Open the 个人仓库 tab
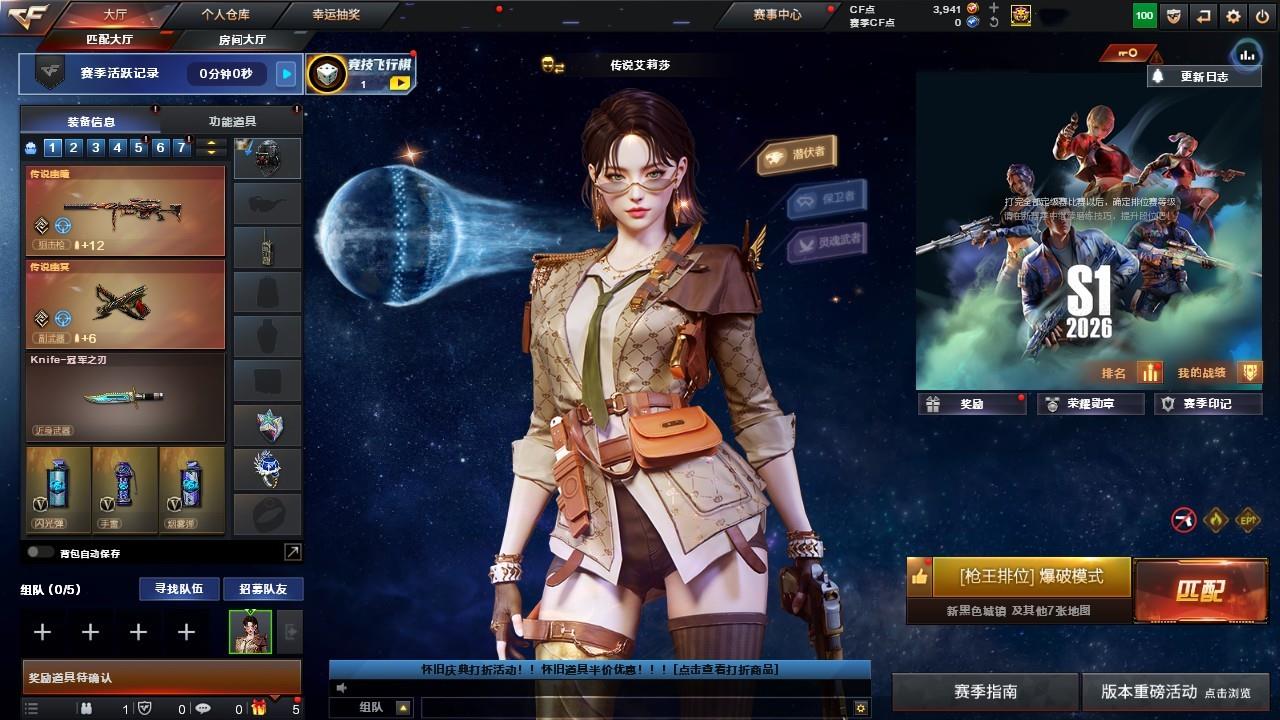Viewport: 1280px width, 720px height. [x=225, y=15]
